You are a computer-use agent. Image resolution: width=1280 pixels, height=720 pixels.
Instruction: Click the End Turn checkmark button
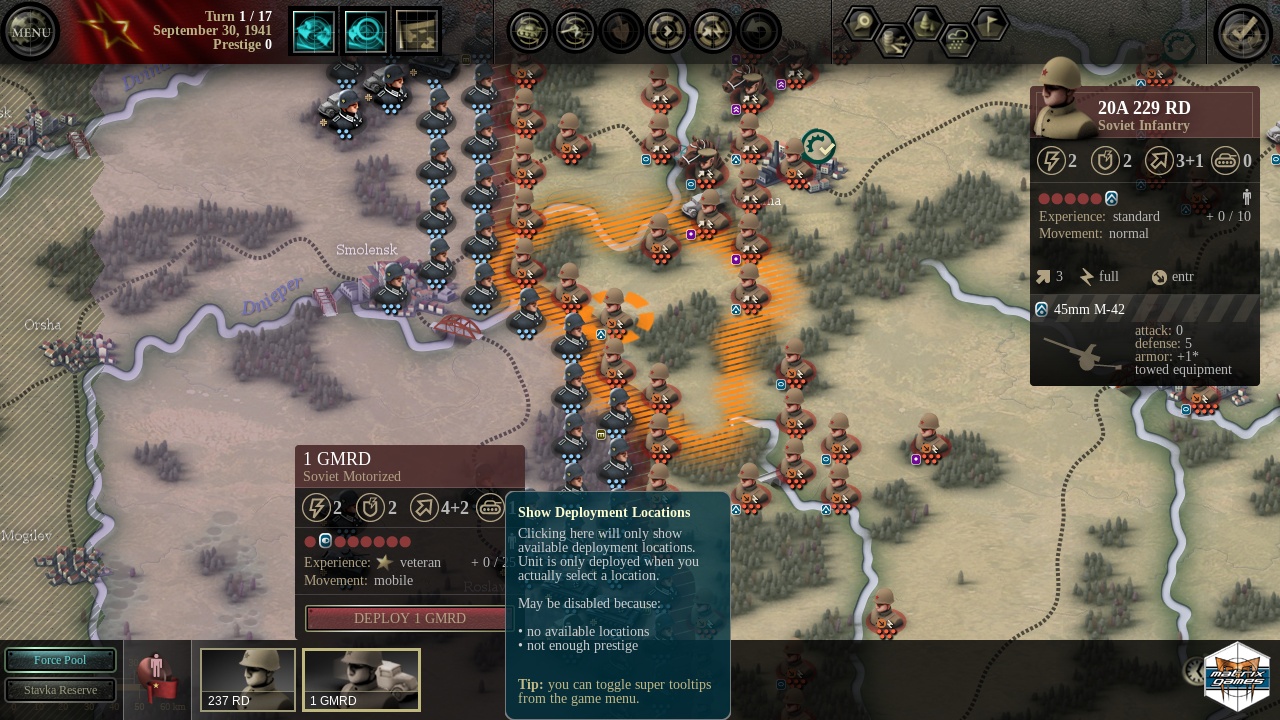coord(1241,32)
